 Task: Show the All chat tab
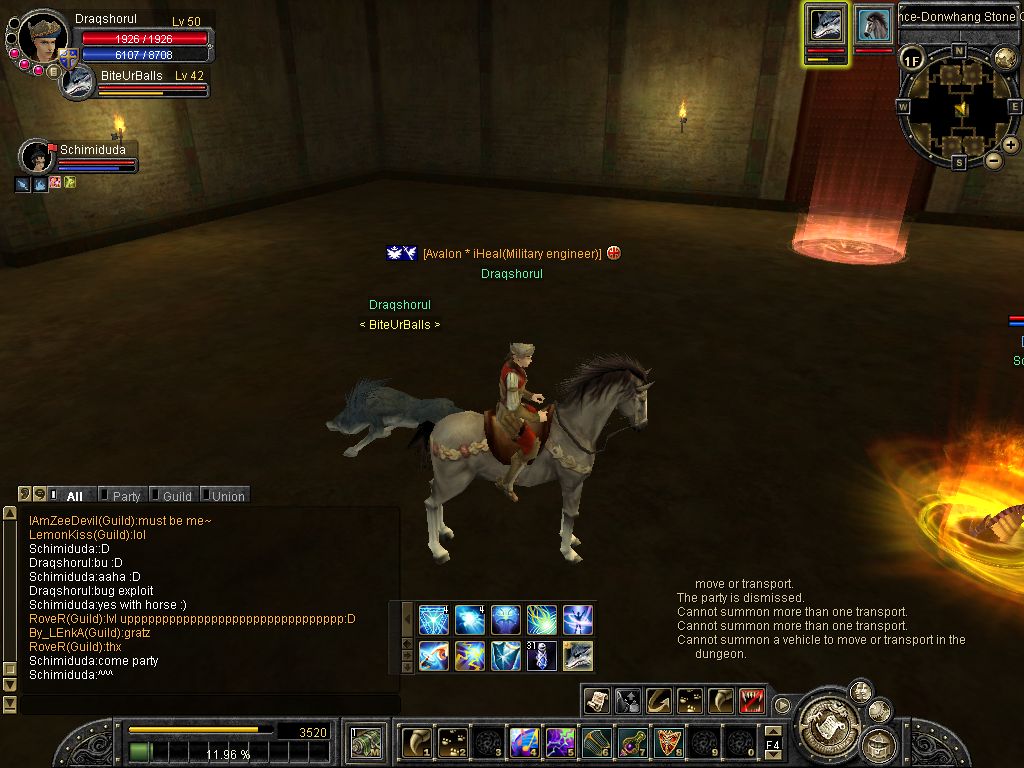pos(74,496)
